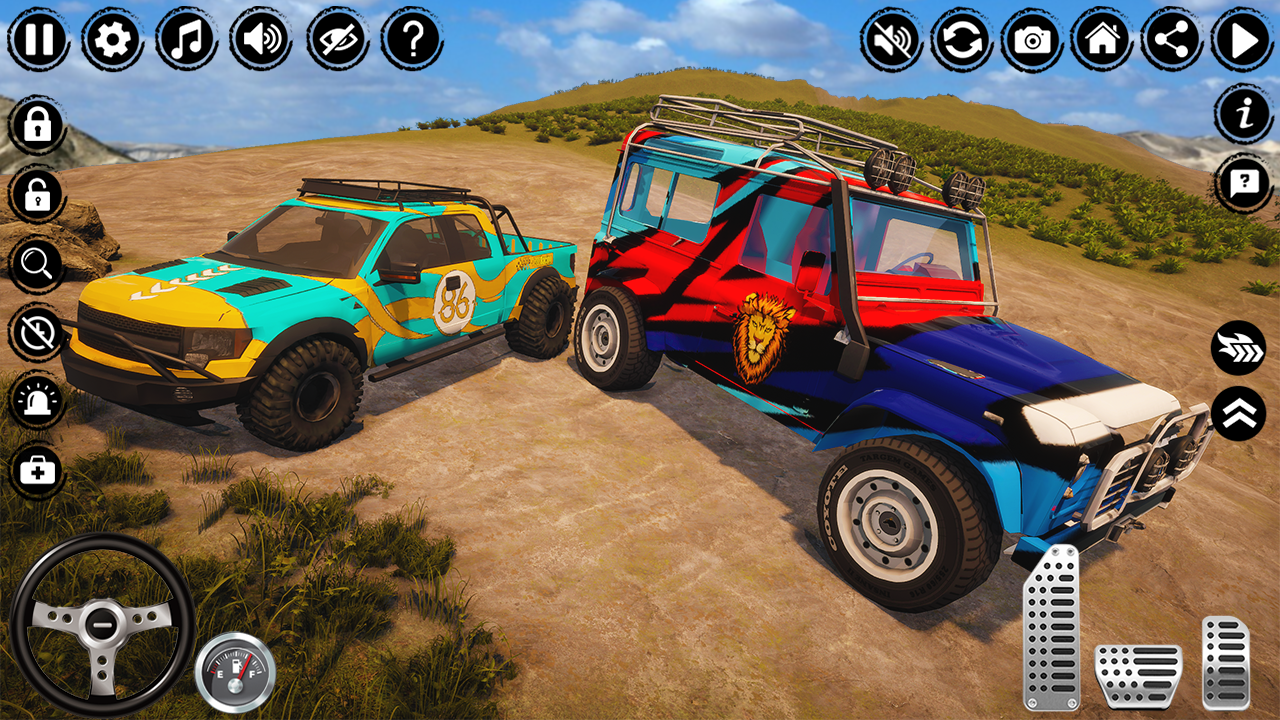Image resolution: width=1280 pixels, height=720 pixels.
Task: Tap the repair kit icon
Action: [x=35, y=470]
